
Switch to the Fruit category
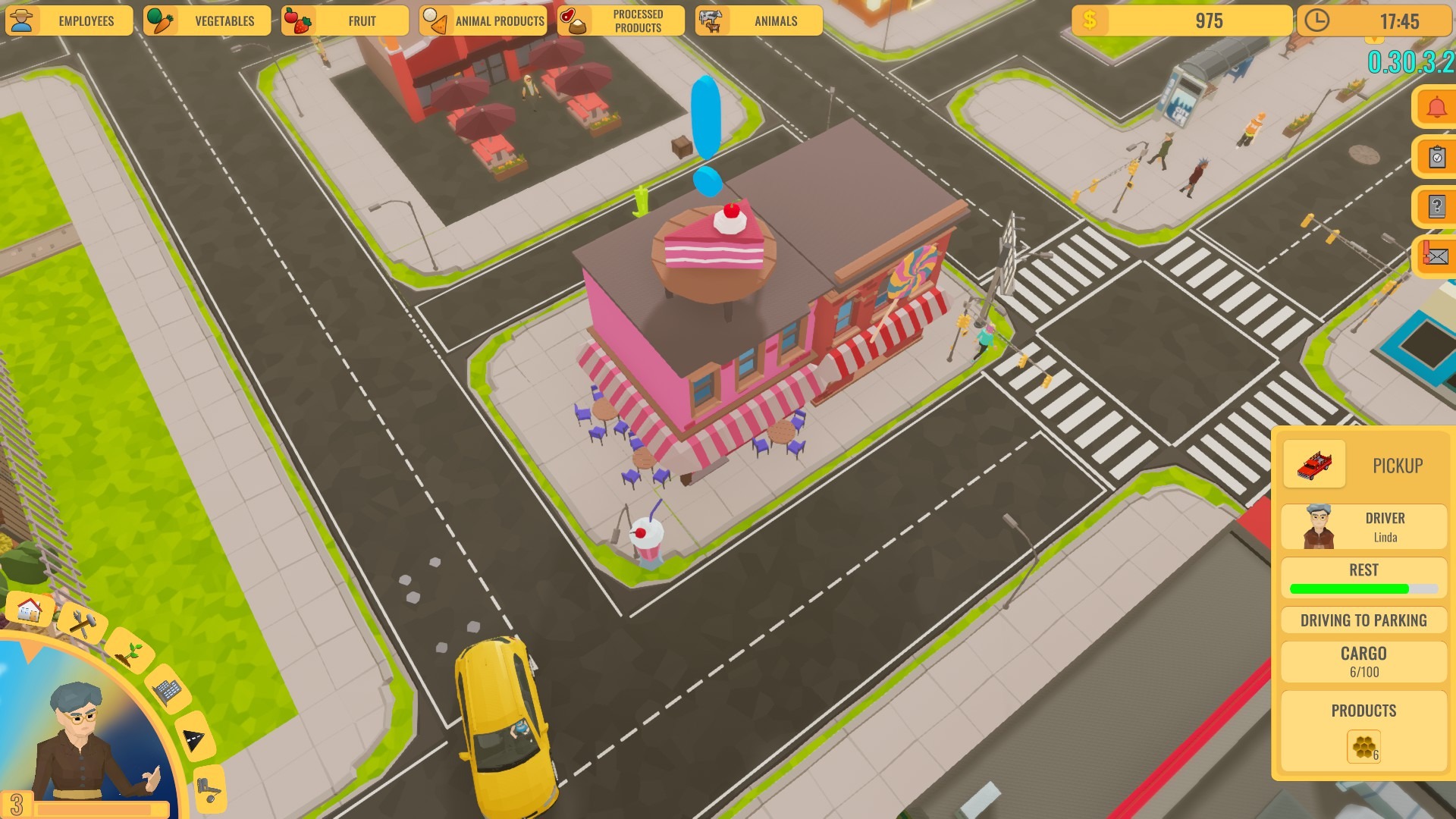pos(345,20)
